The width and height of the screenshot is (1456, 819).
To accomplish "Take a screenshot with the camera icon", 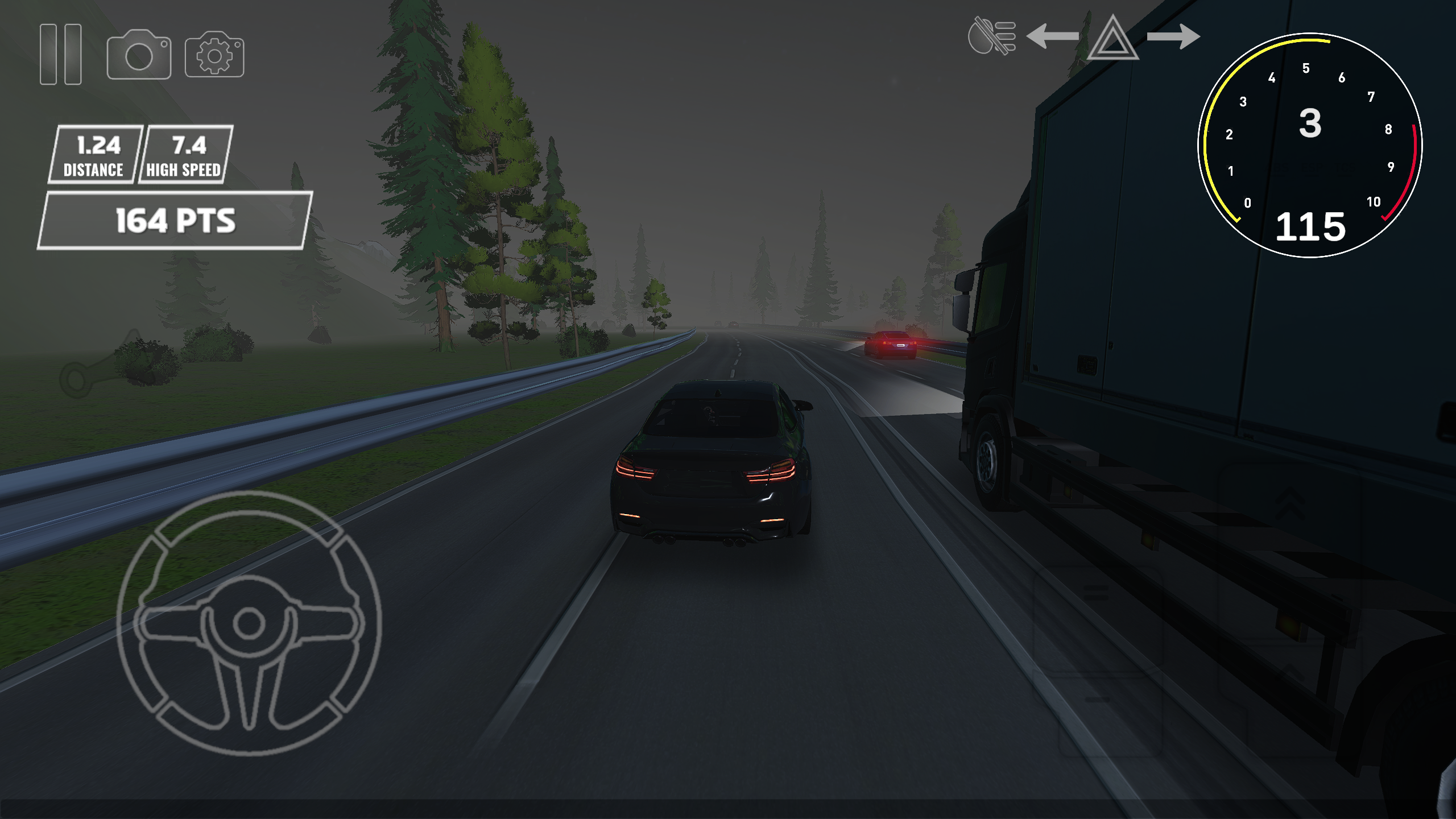I will pos(139,54).
